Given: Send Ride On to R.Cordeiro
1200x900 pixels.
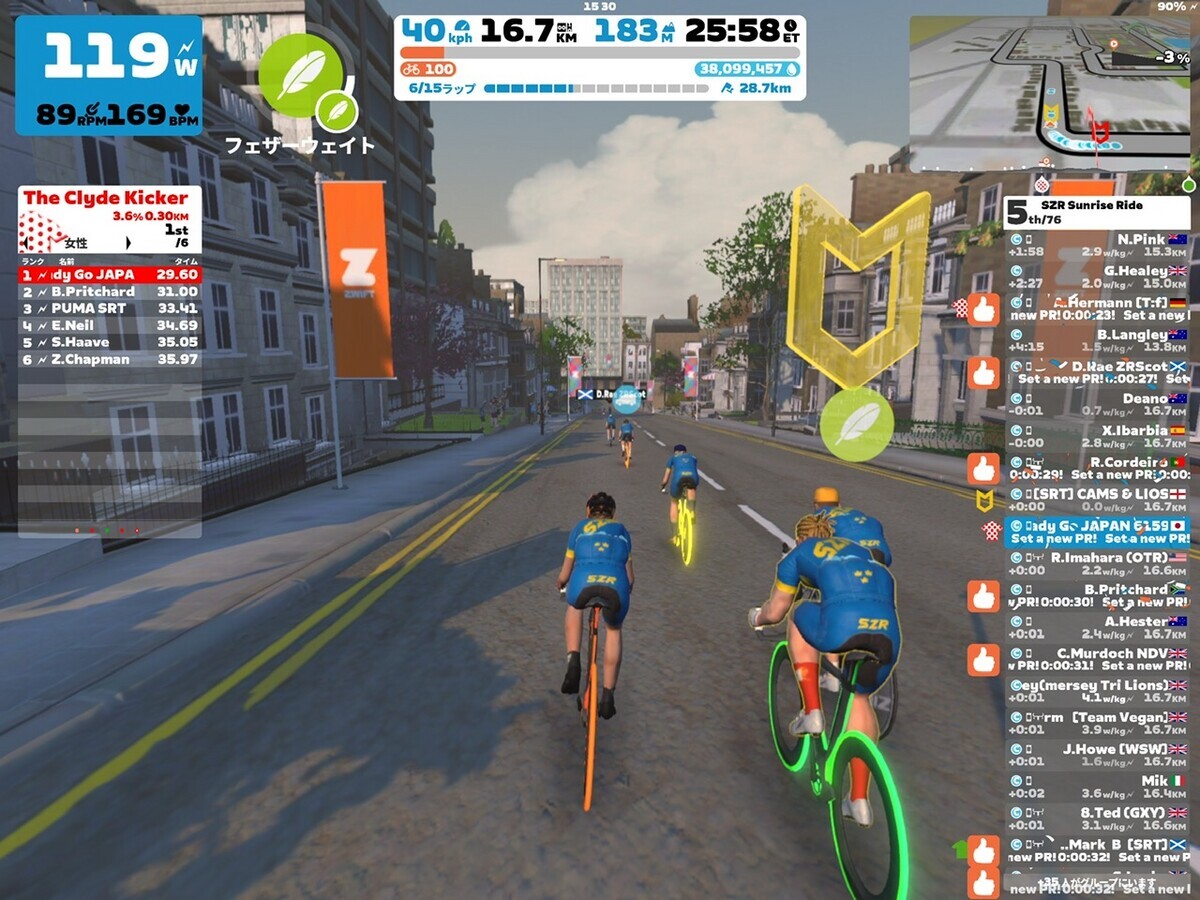Looking at the screenshot, I should (x=984, y=468).
